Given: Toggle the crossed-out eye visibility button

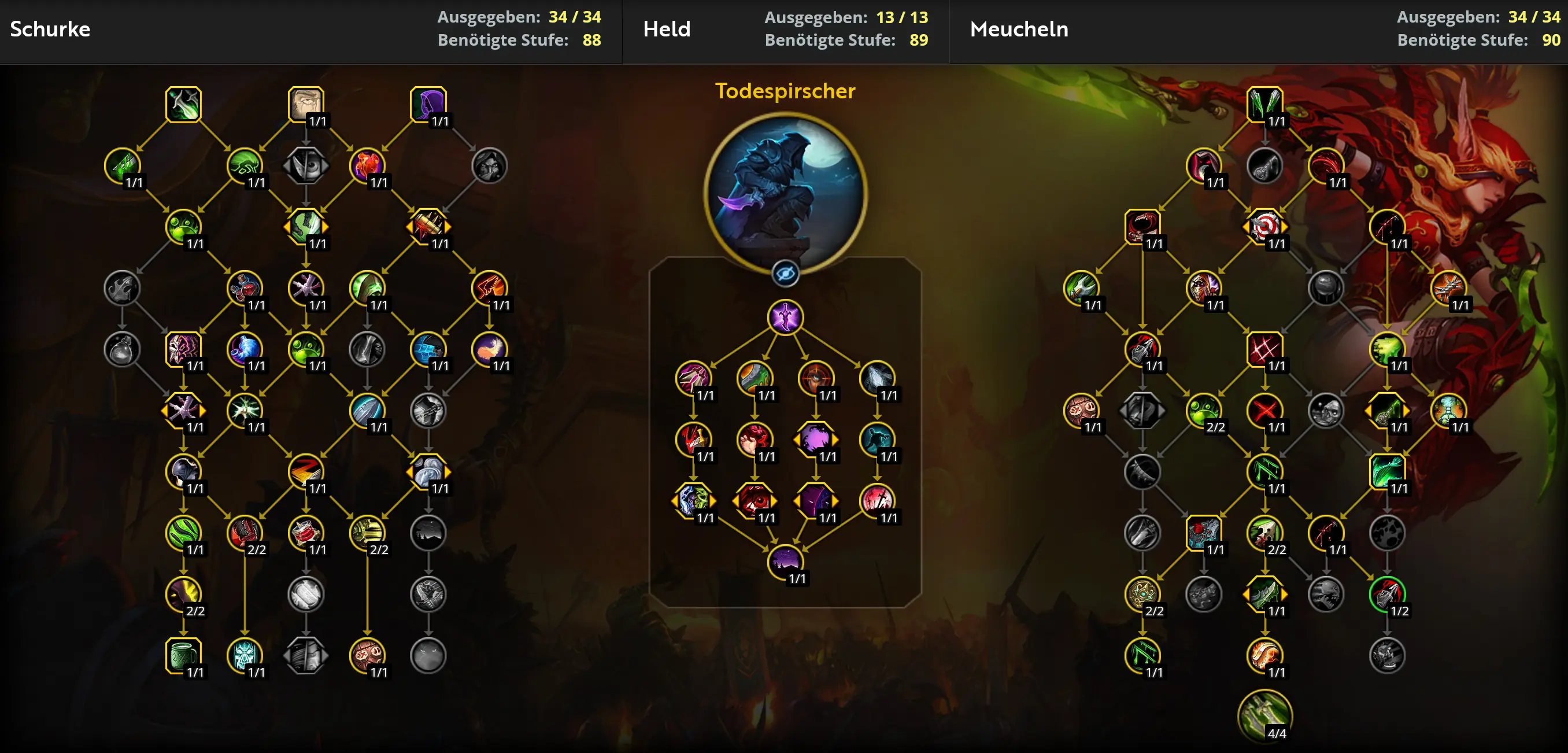Looking at the screenshot, I should (x=785, y=274).
